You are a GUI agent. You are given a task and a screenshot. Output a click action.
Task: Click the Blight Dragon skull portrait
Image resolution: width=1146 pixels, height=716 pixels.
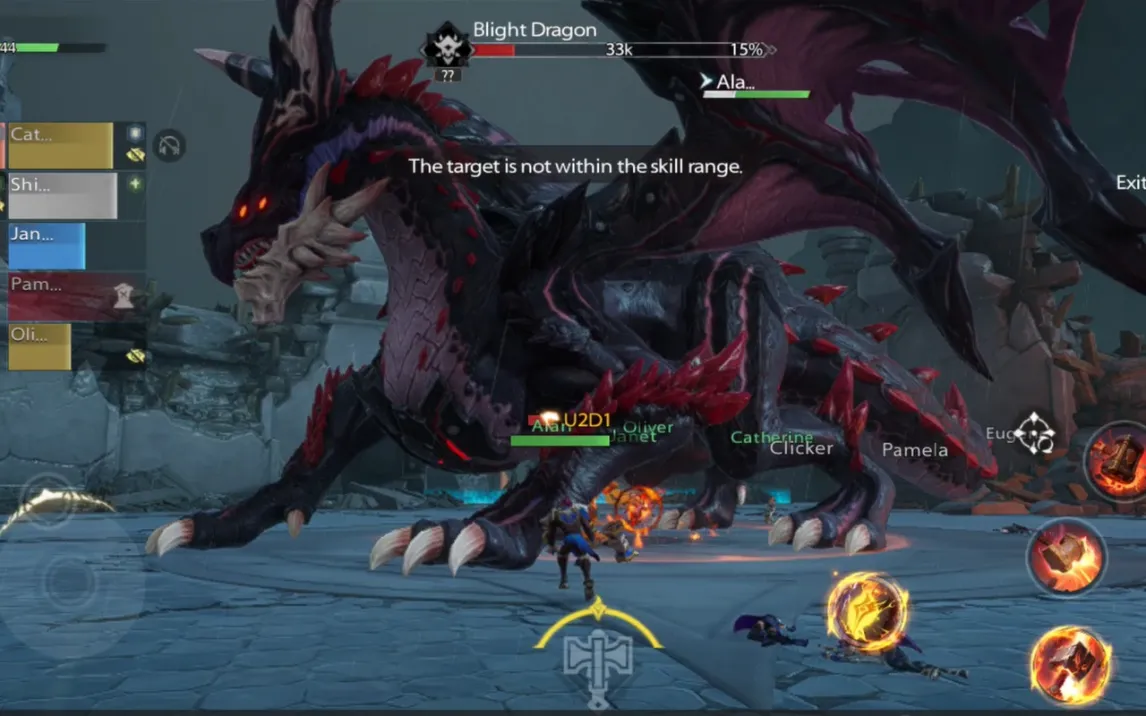click(446, 46)
